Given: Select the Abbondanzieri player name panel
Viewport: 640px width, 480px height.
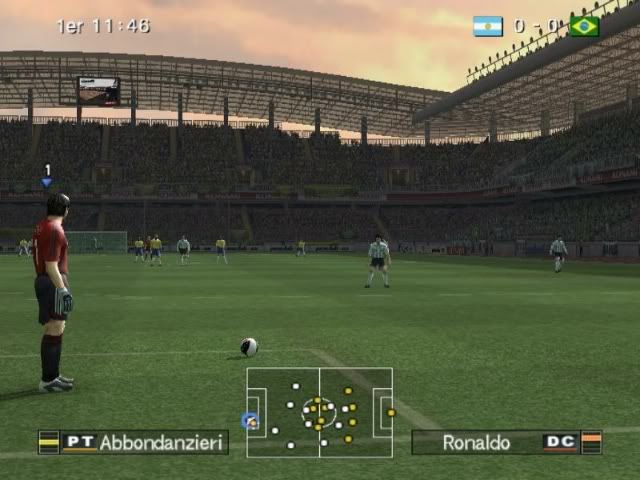Looking at the screenshot, I should tap(133, 442).
